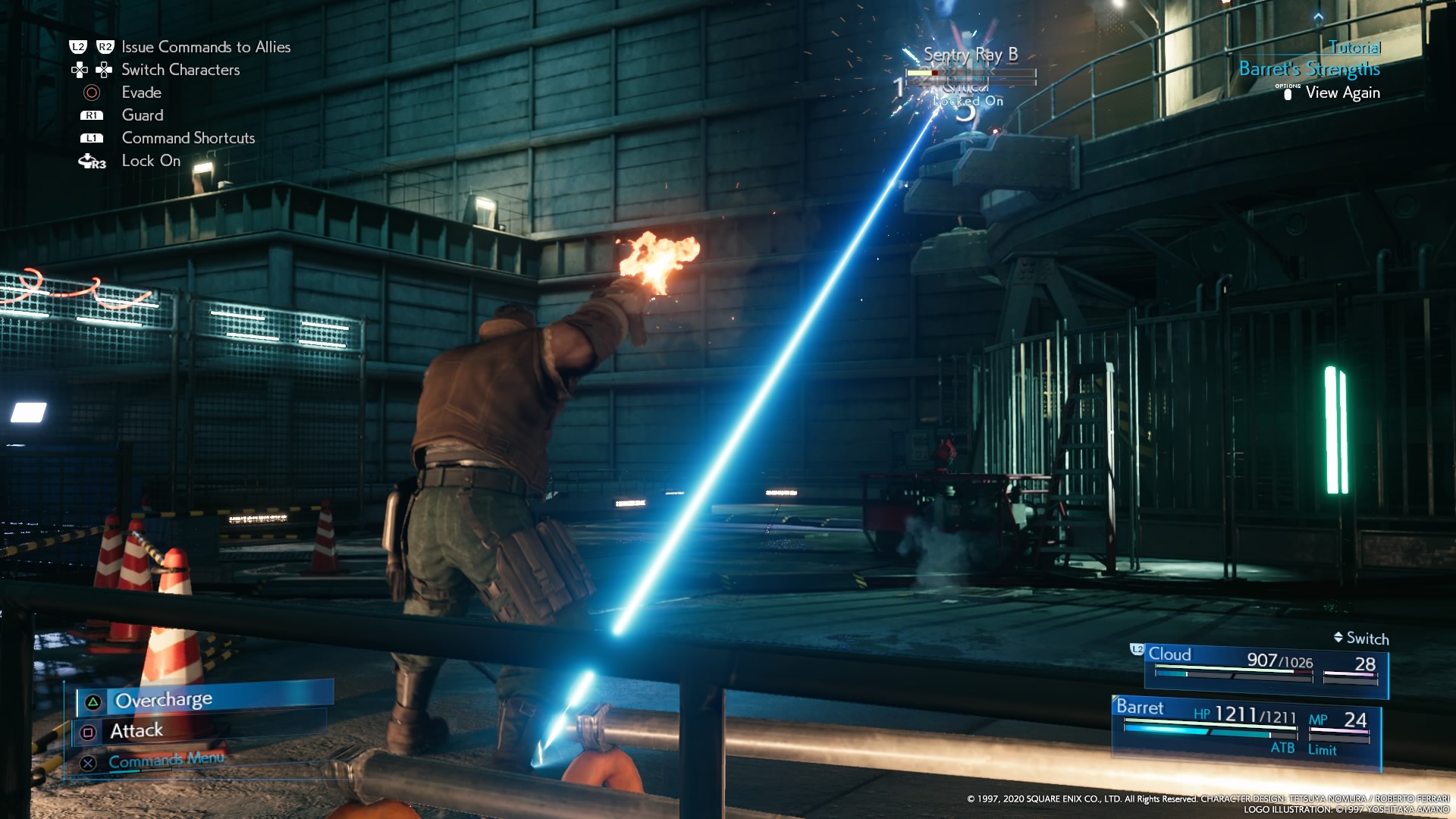Screen dimensions: 1456x819
Task: Choose the Attack command
Action: (136, 731)
